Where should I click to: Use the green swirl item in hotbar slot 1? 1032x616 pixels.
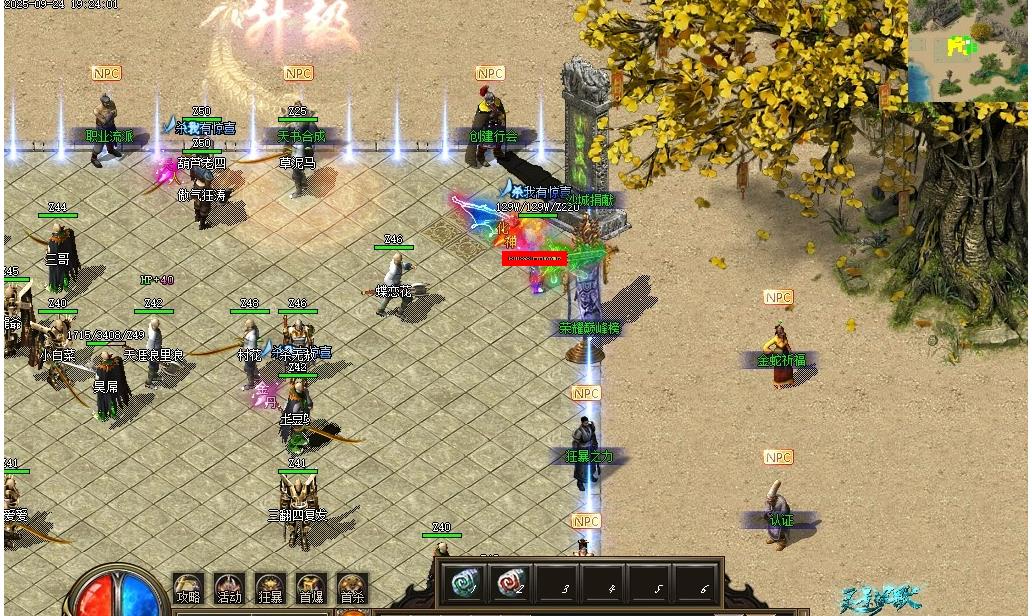465,582
